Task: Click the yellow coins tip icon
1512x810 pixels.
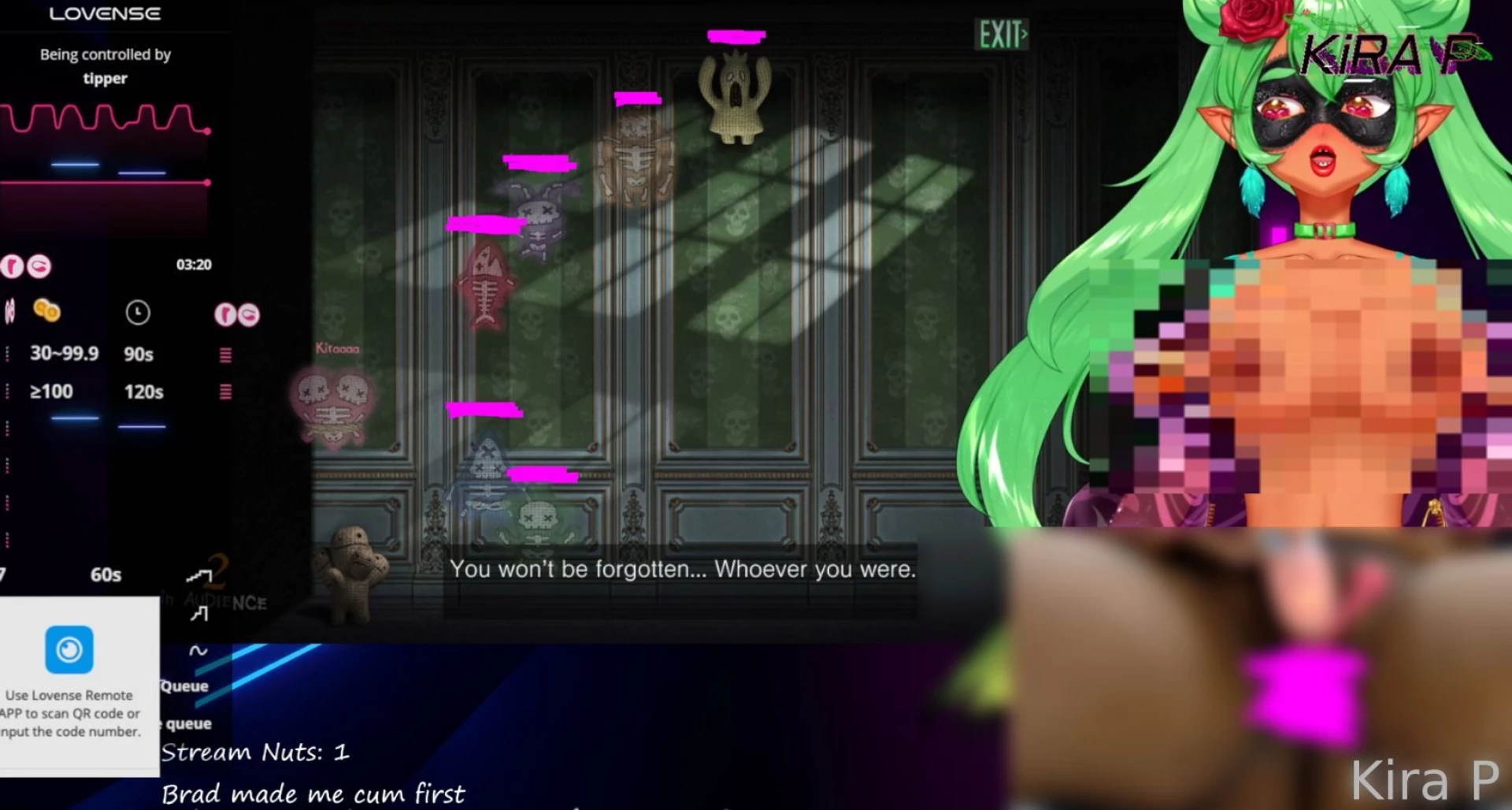Action: (48, 311)
